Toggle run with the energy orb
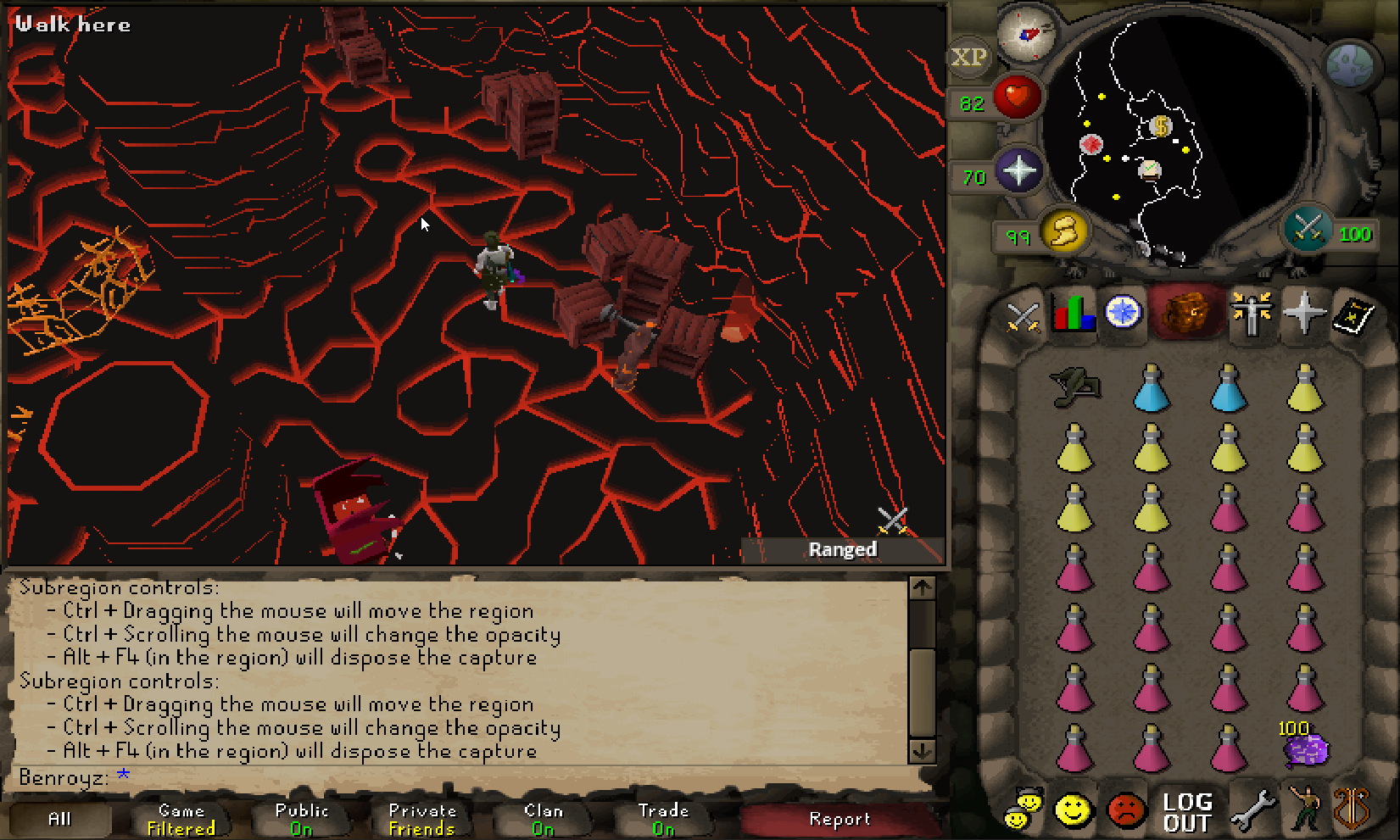 (1064, 230)
